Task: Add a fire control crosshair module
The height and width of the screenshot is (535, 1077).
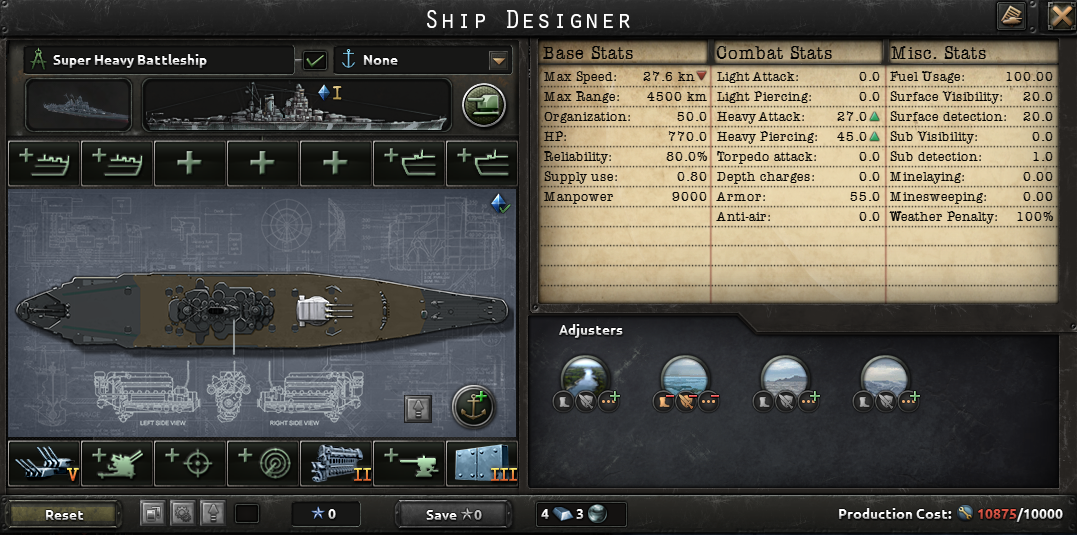Action: pyautogui.click(x=190, y=462)
